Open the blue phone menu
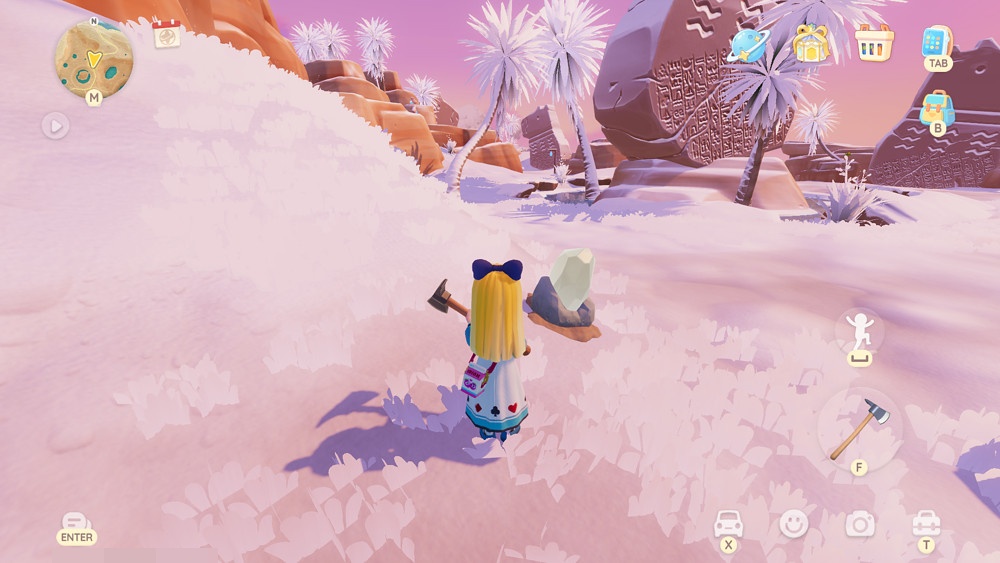Screen dimensions: 1000x563 [x=937, y=43]
